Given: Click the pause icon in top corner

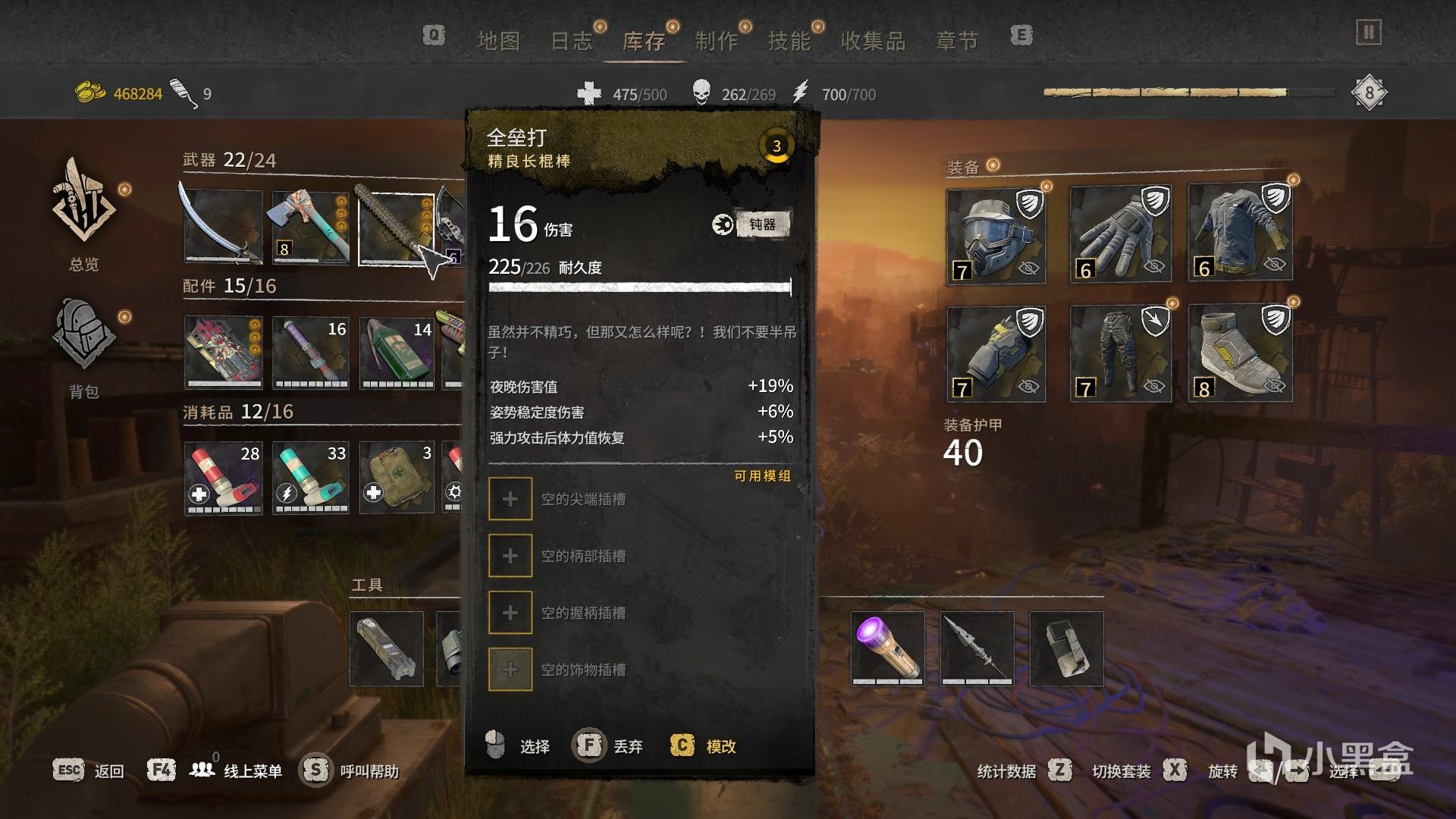Looking at the screenshot, I should tap(1368, 33).
